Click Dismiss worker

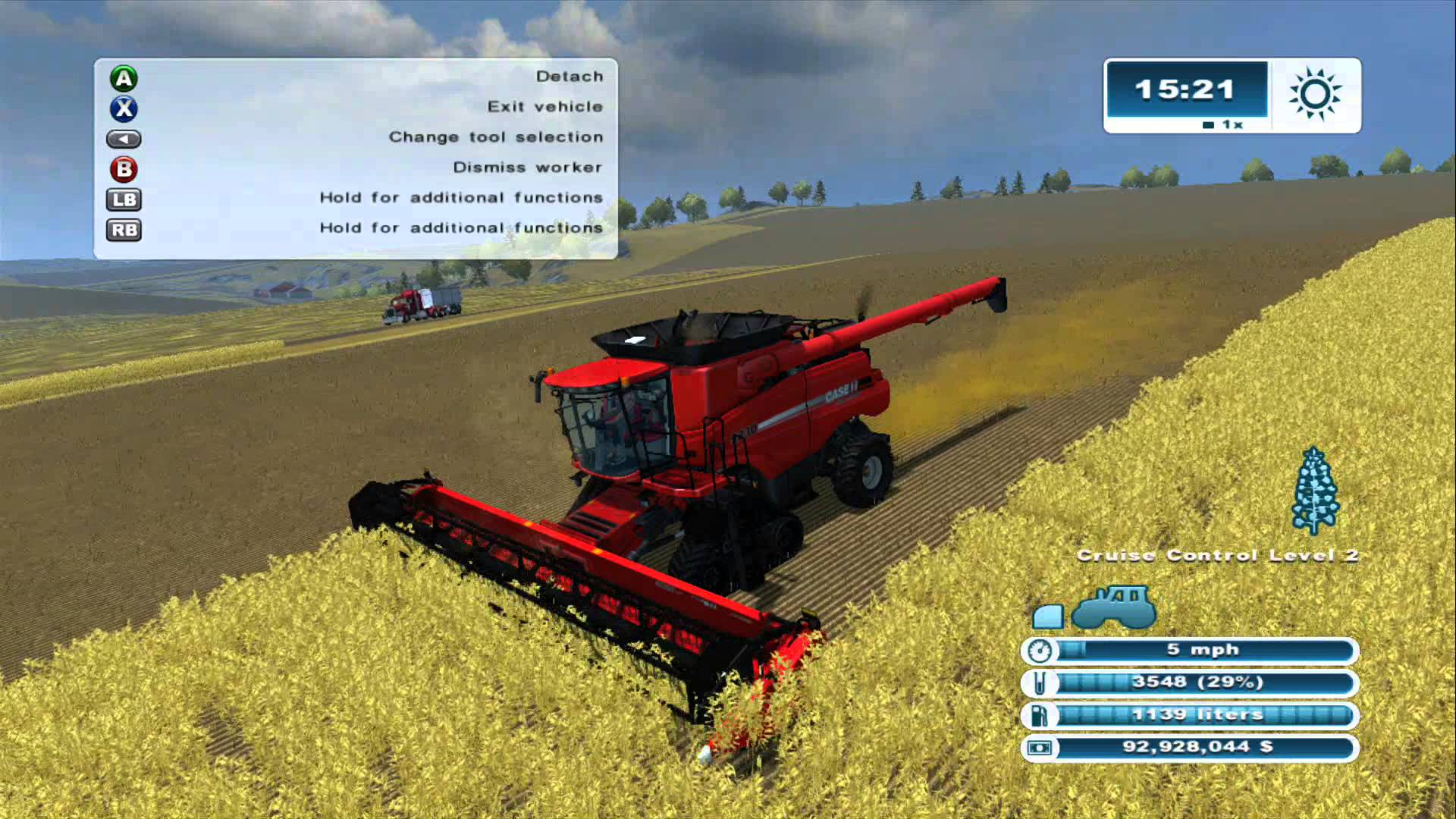(527, 168)
